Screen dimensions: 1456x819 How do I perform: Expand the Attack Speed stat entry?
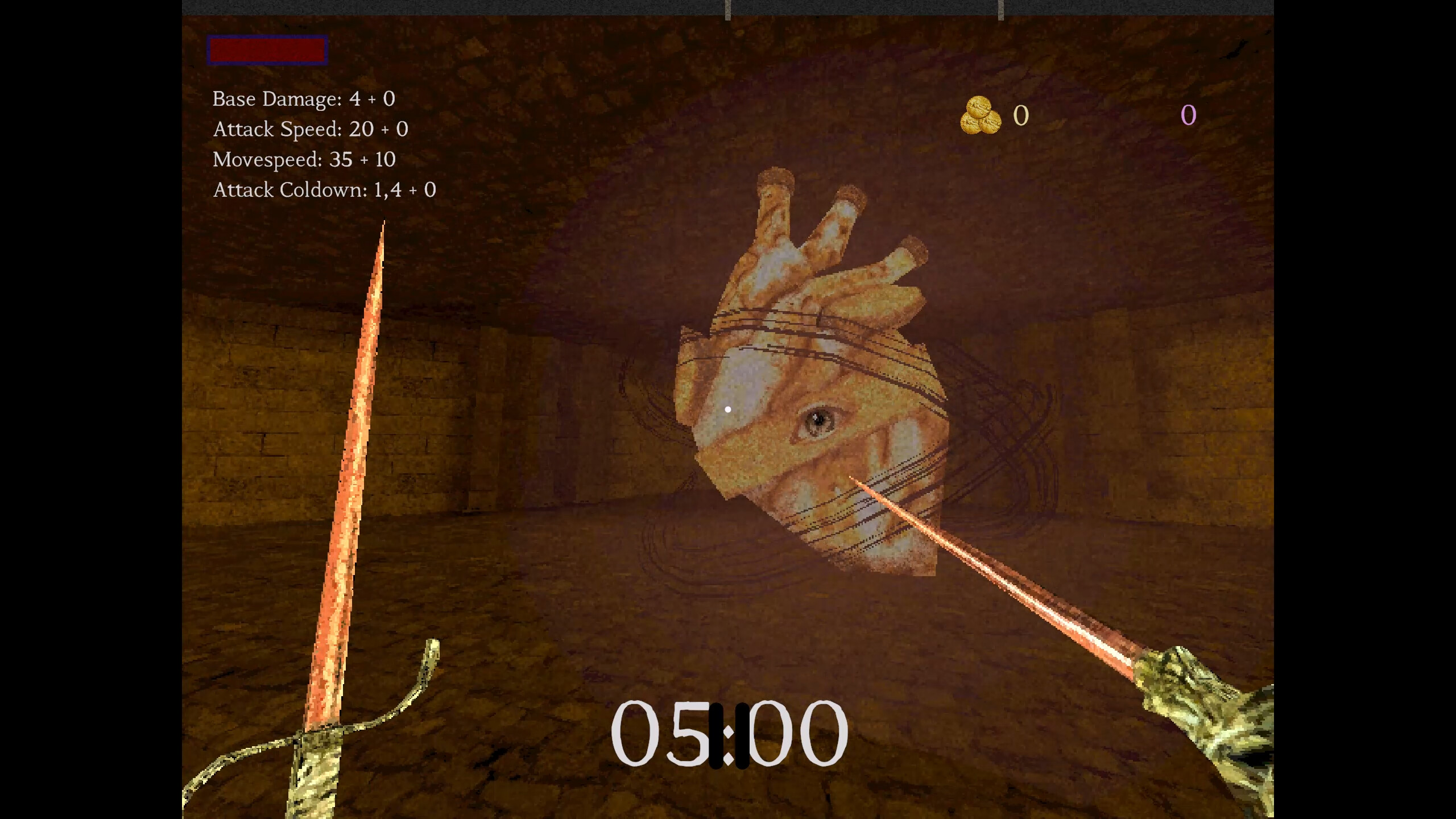coord(311,129)
